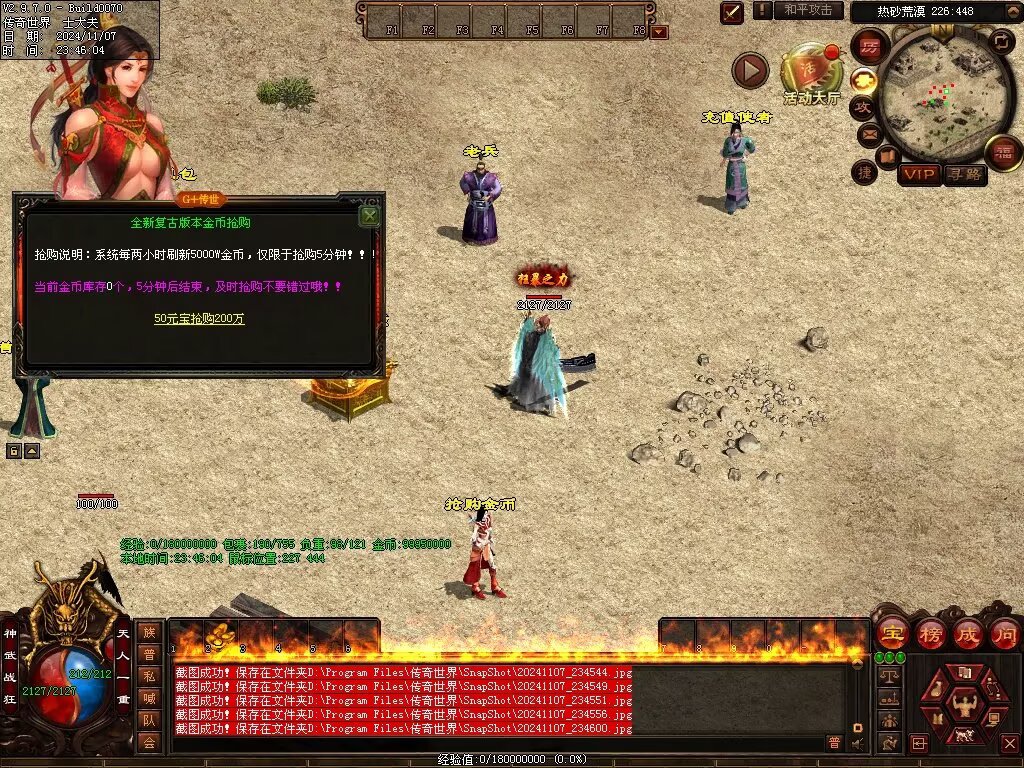Open the 活动大厅 activity hall
1024x768 pixels.
811,73
